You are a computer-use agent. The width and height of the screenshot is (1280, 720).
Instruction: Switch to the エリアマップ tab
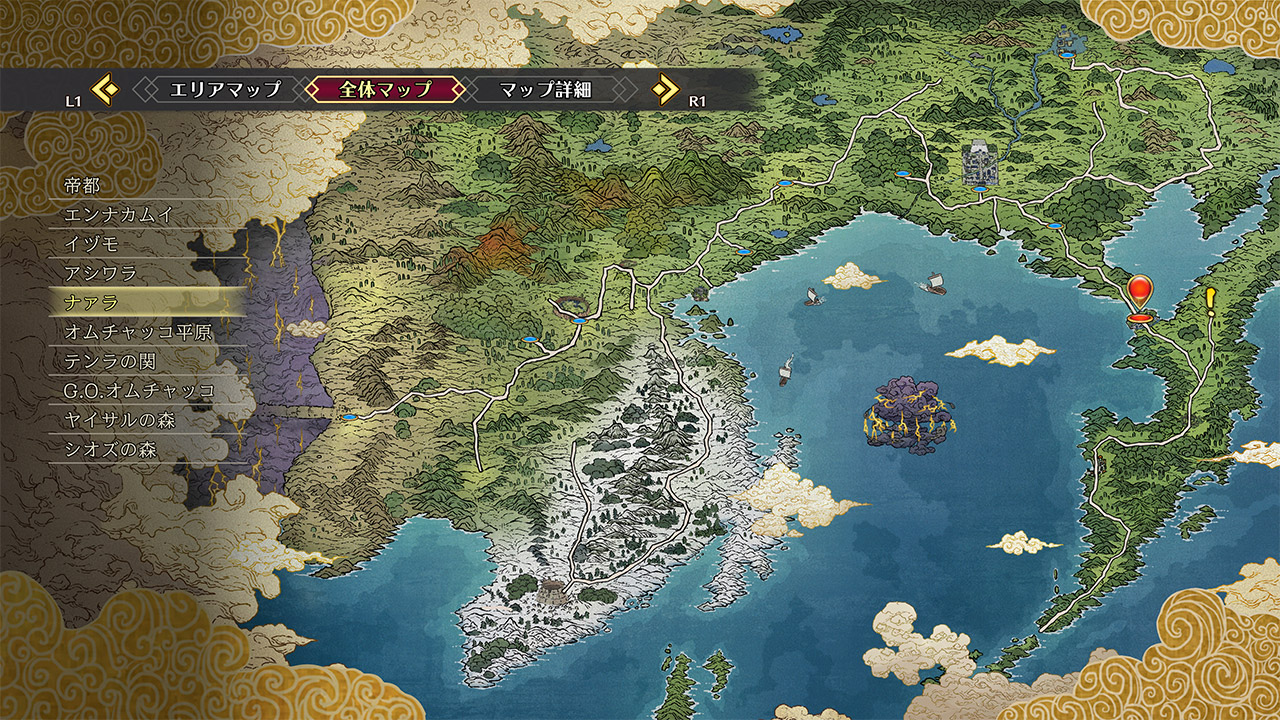point(225,89)
